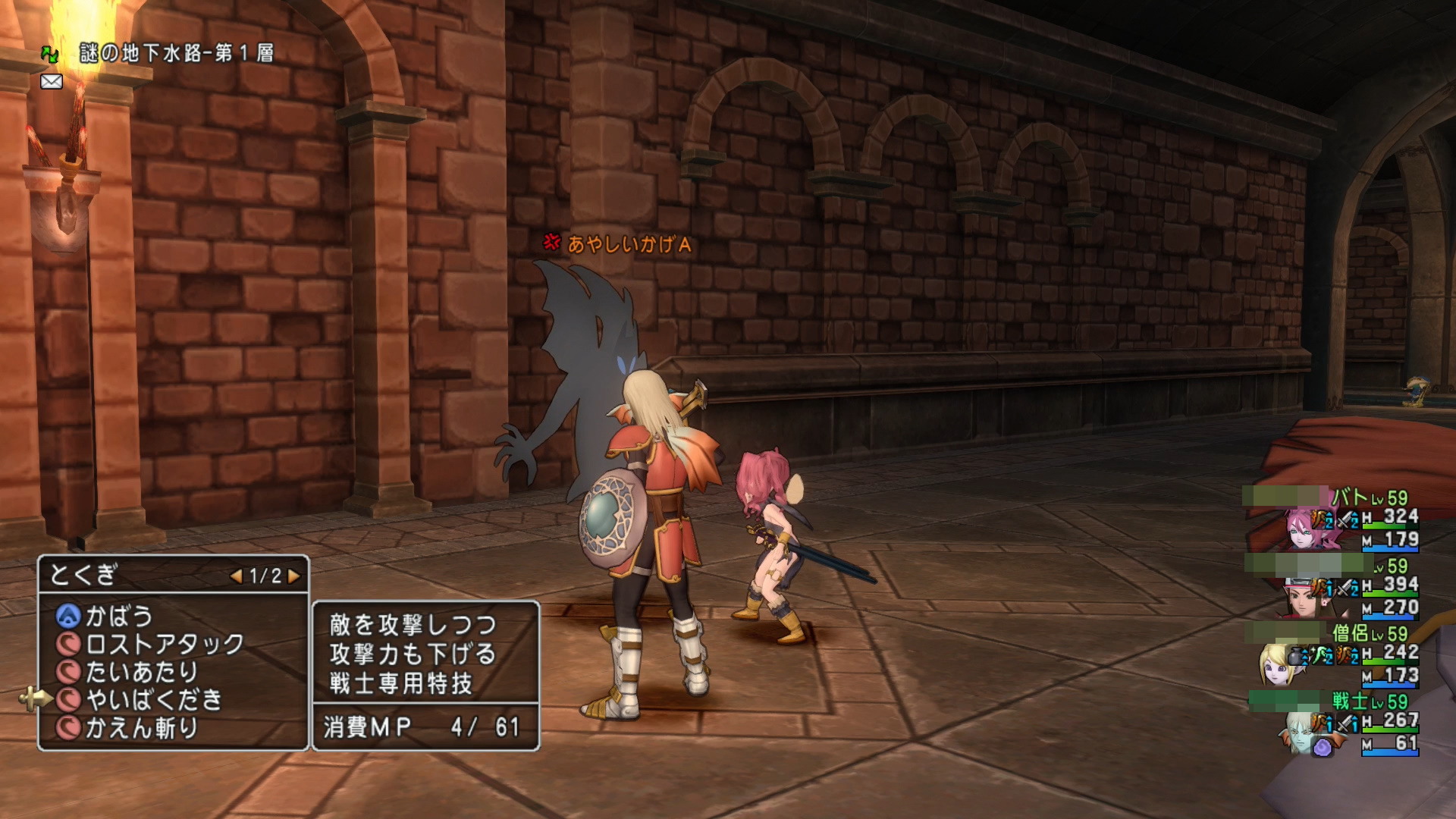Pick the やいばくだき skill
This screenshot has width=1456, height=819.
pos(153,700)
